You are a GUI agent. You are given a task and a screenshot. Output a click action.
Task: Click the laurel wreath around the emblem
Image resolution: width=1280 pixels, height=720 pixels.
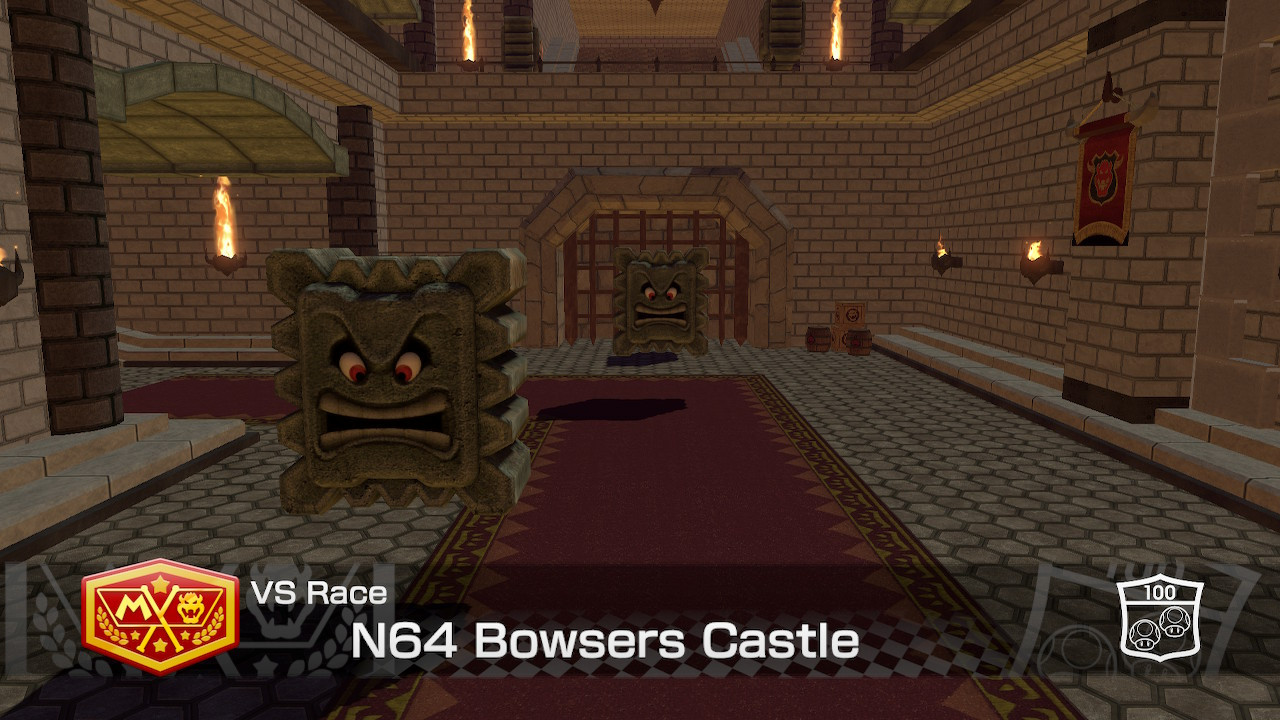point(110,625)
